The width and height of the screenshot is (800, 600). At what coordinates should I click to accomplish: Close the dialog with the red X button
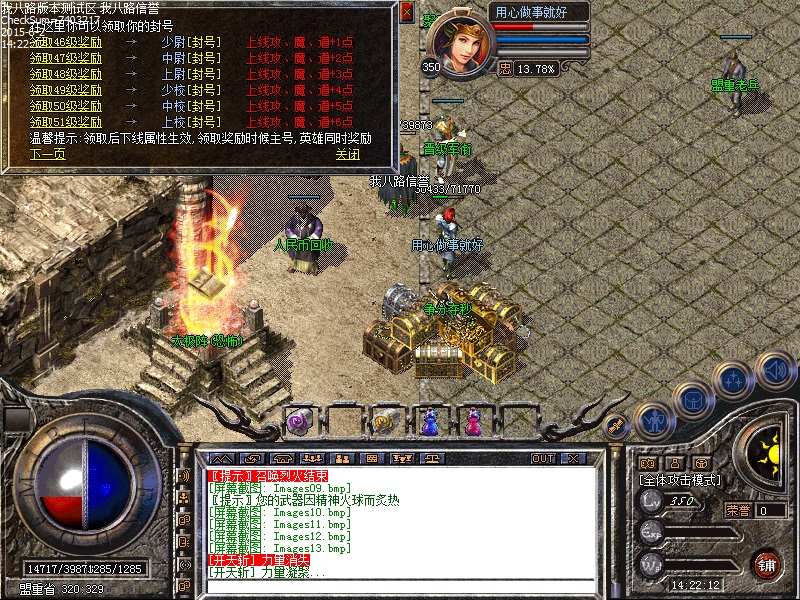coord(406,13)
